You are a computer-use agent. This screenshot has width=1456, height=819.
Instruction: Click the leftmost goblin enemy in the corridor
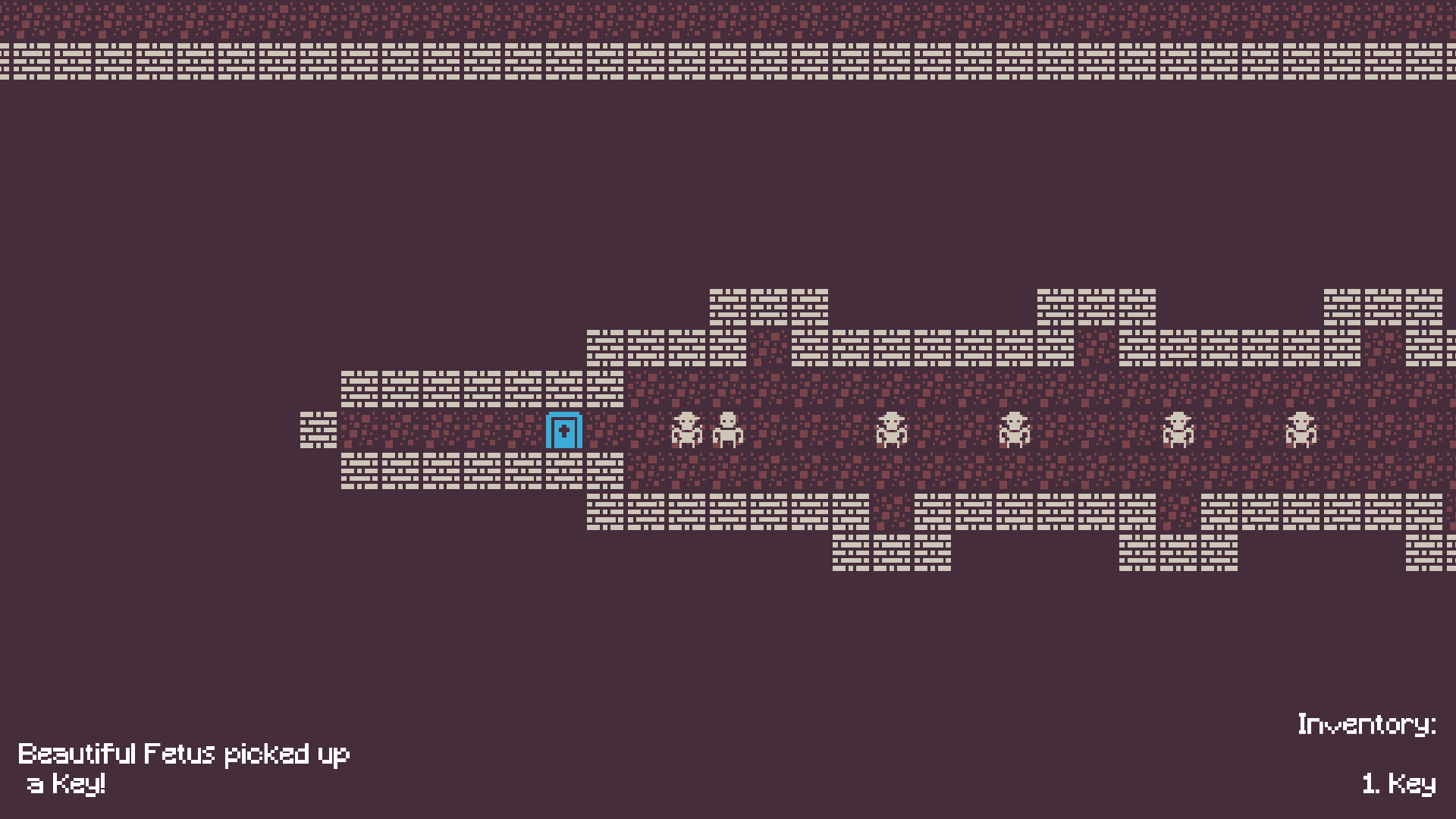(686, 428)
